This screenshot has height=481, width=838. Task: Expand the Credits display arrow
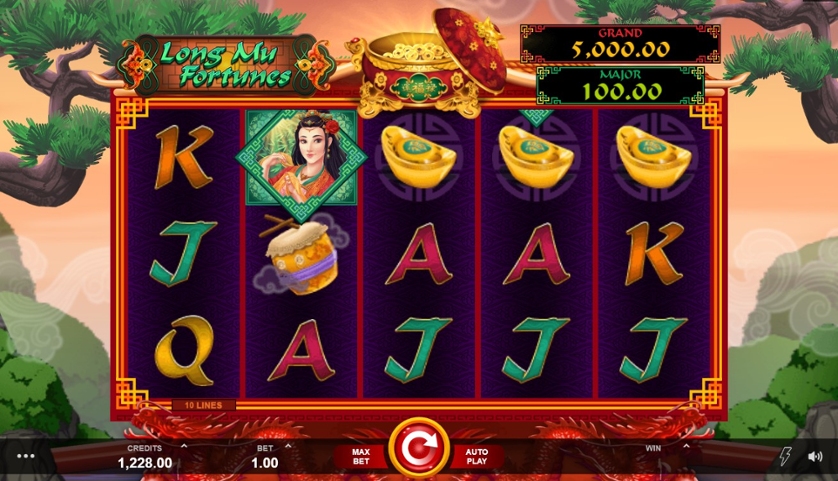click(183, 446)
